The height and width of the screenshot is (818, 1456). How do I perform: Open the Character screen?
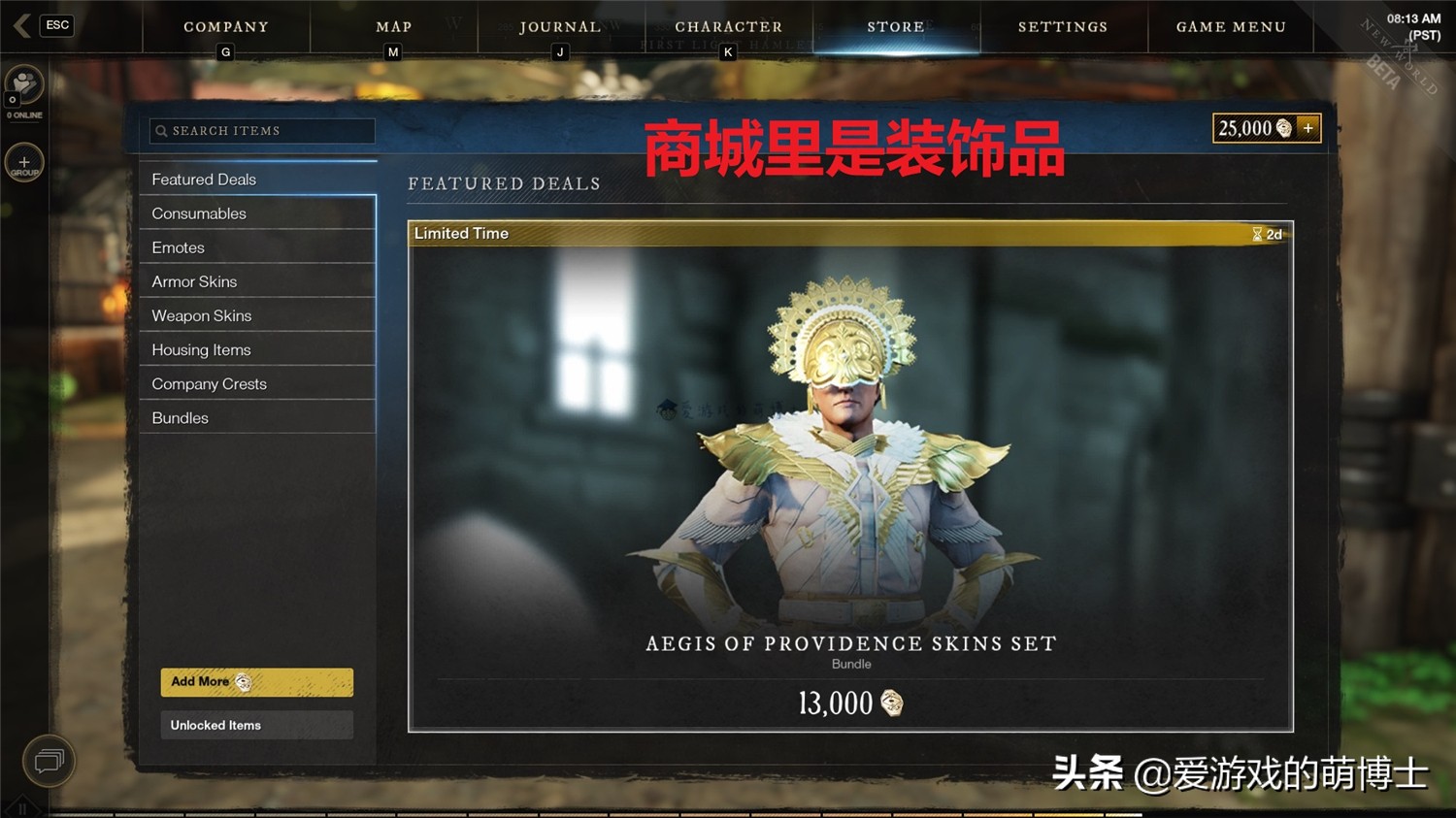[728, 26]
